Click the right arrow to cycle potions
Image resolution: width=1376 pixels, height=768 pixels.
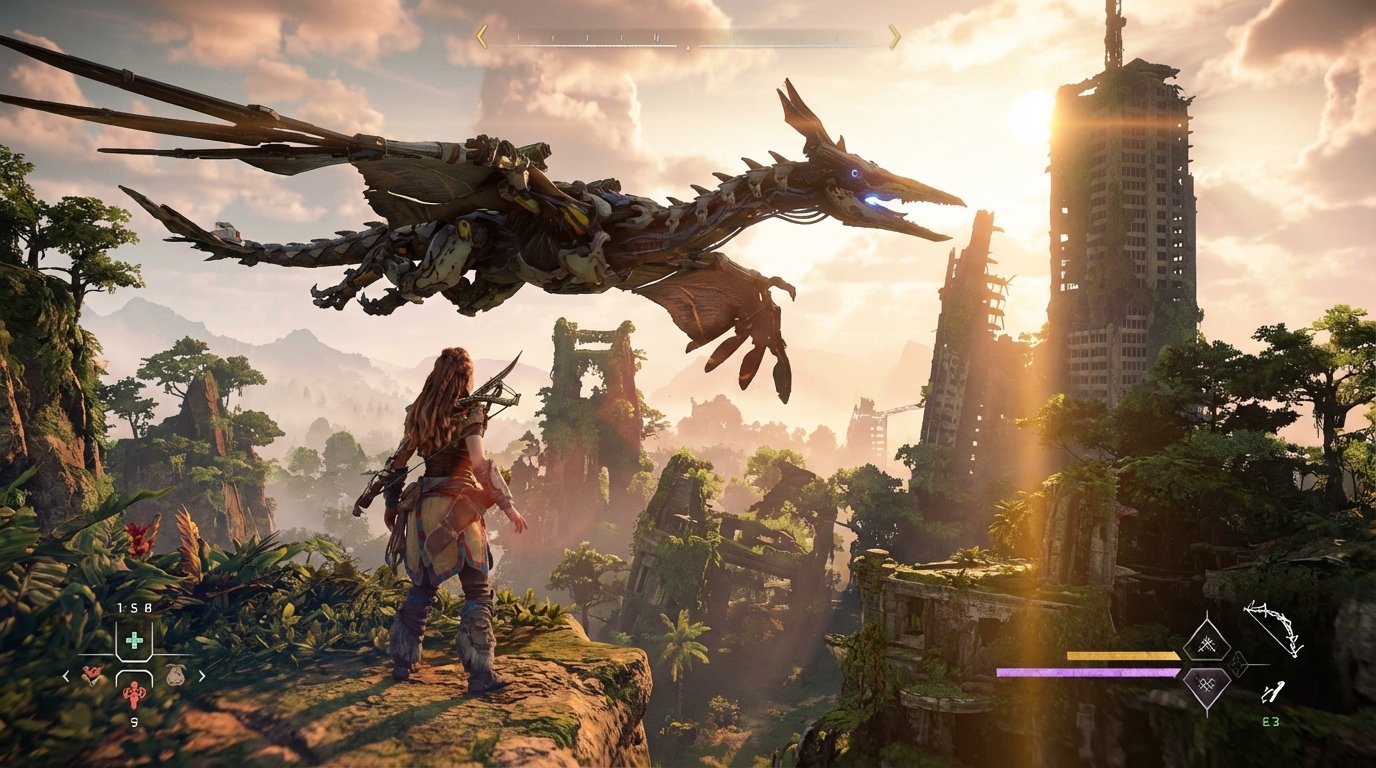click(x=203, y=675)
